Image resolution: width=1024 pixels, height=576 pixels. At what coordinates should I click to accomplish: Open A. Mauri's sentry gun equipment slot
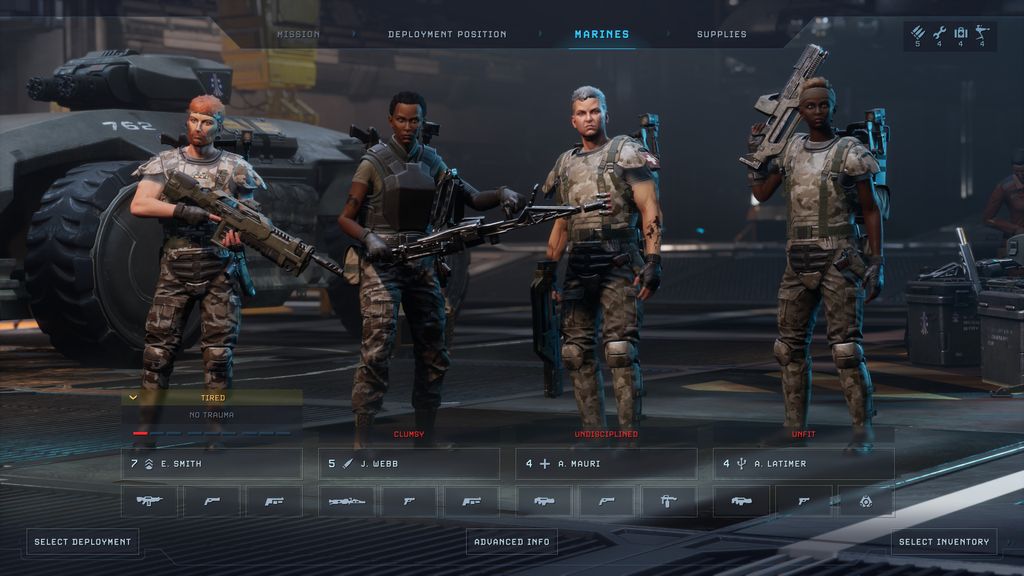[669, 501]
